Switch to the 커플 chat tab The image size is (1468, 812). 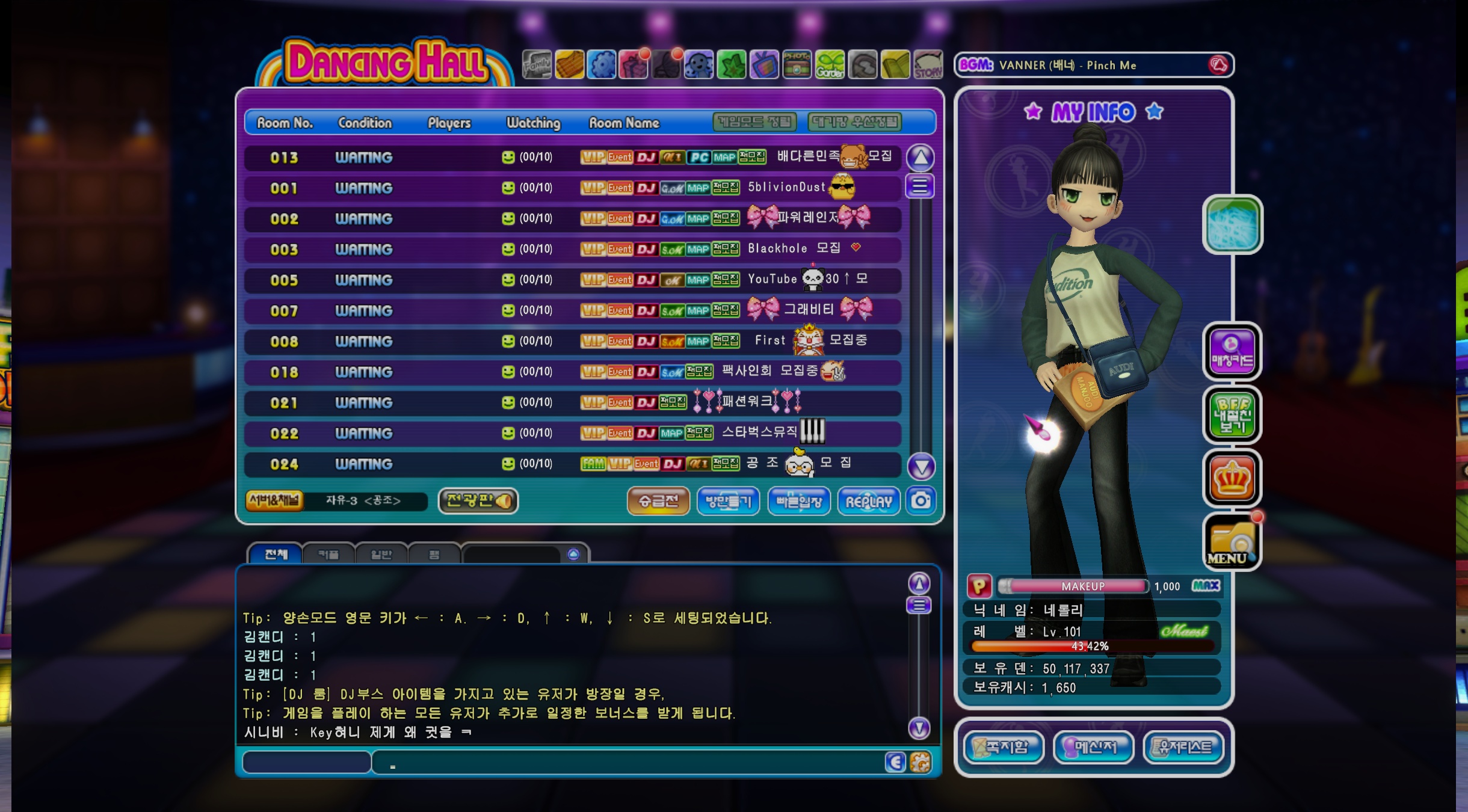pos(328,554)
